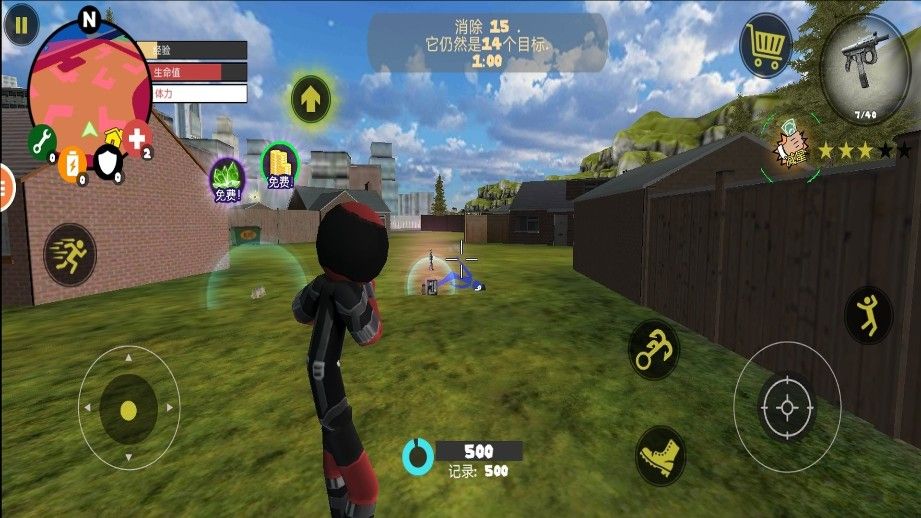Fire with the crosshair shoot button

click(x=786, y=407)
